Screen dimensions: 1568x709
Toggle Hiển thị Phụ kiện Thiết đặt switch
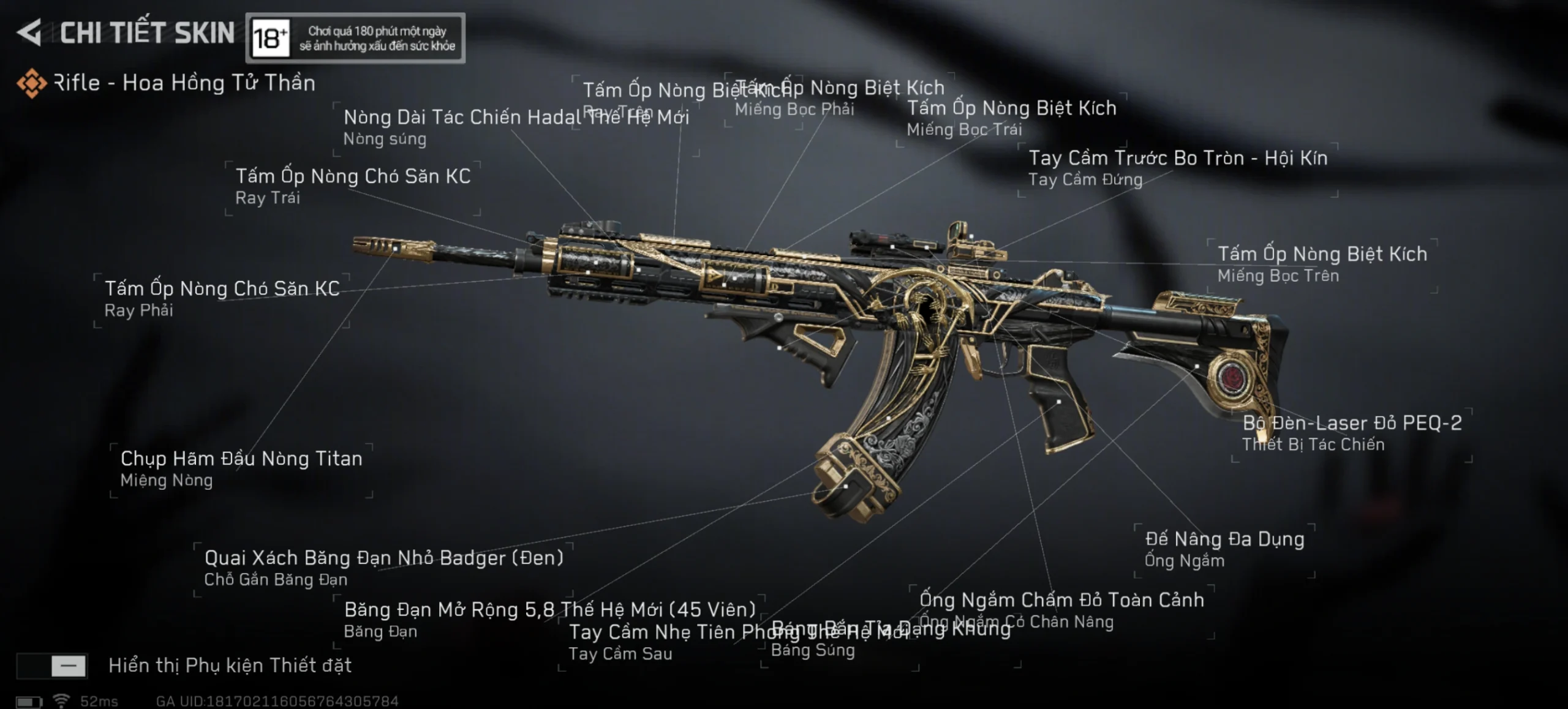coord(52,666)
